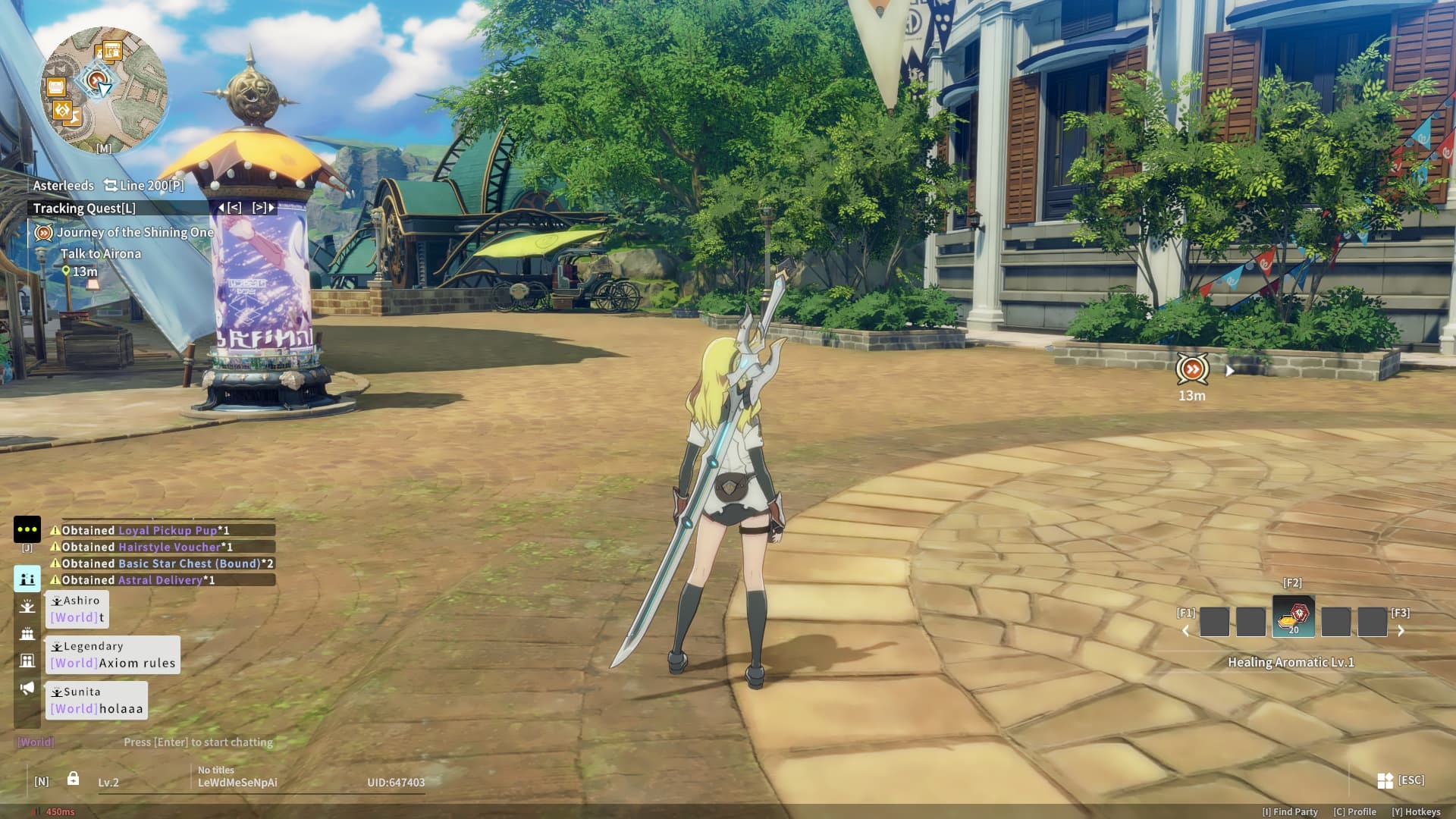Image resolution: width=1456 pixels, height=819 pixels.
Task: Open the megaphone announcement chat tab
Action: 27,688
